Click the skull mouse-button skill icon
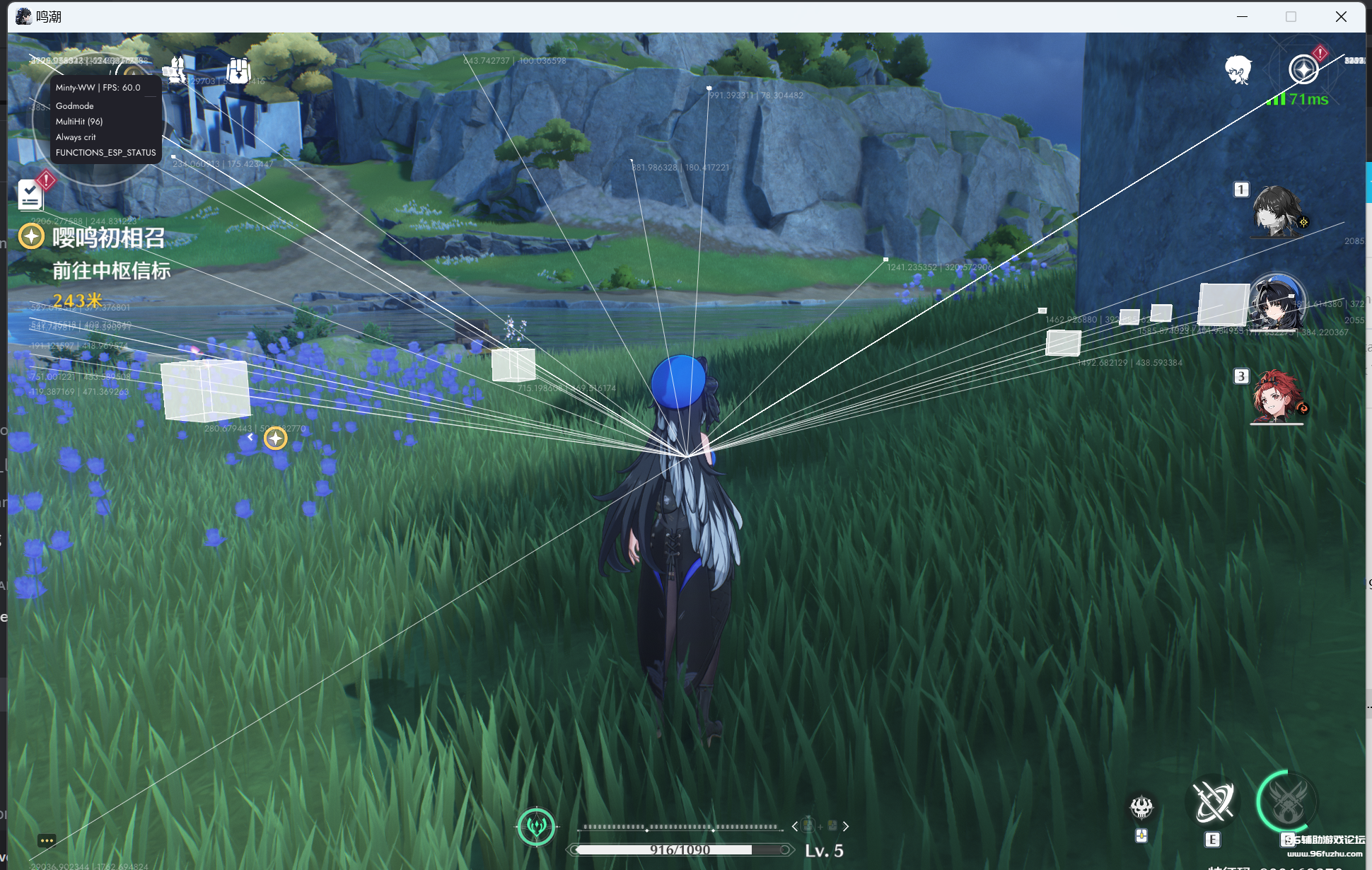This screenshot has width=1372, height=870. click(1142, 806)
